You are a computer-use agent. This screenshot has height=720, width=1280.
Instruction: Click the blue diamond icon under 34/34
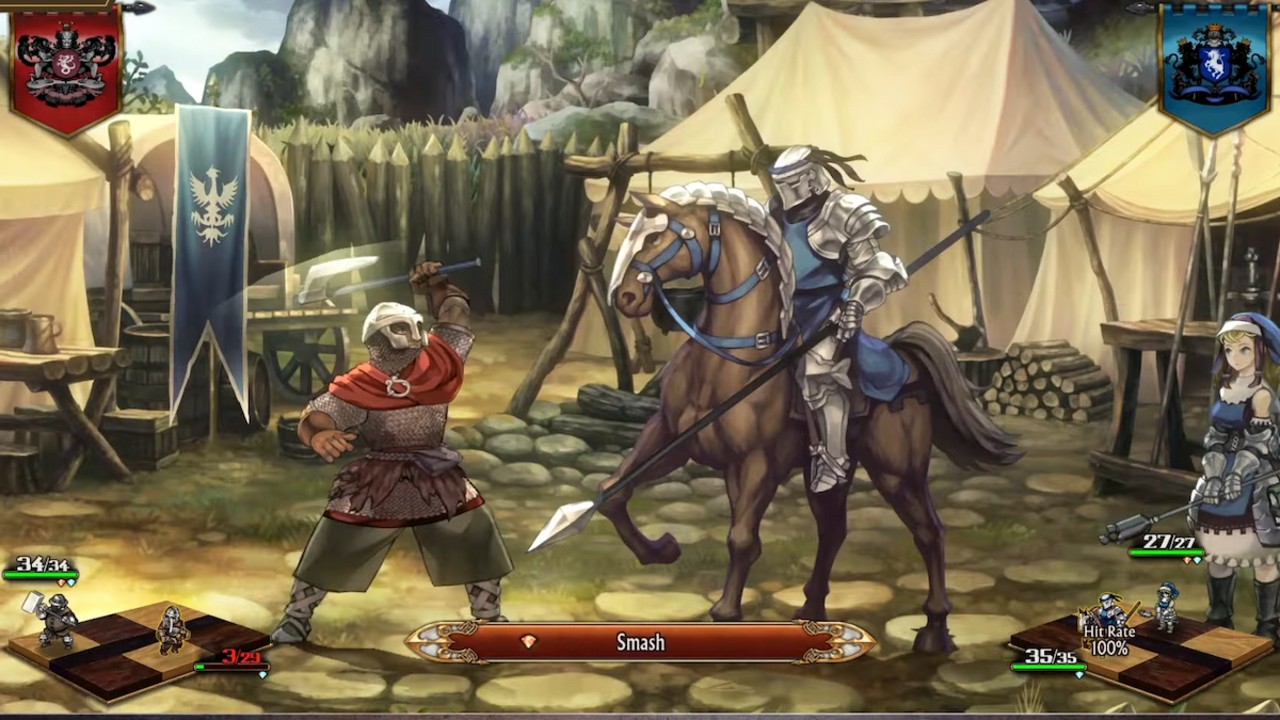click(72, 582)
